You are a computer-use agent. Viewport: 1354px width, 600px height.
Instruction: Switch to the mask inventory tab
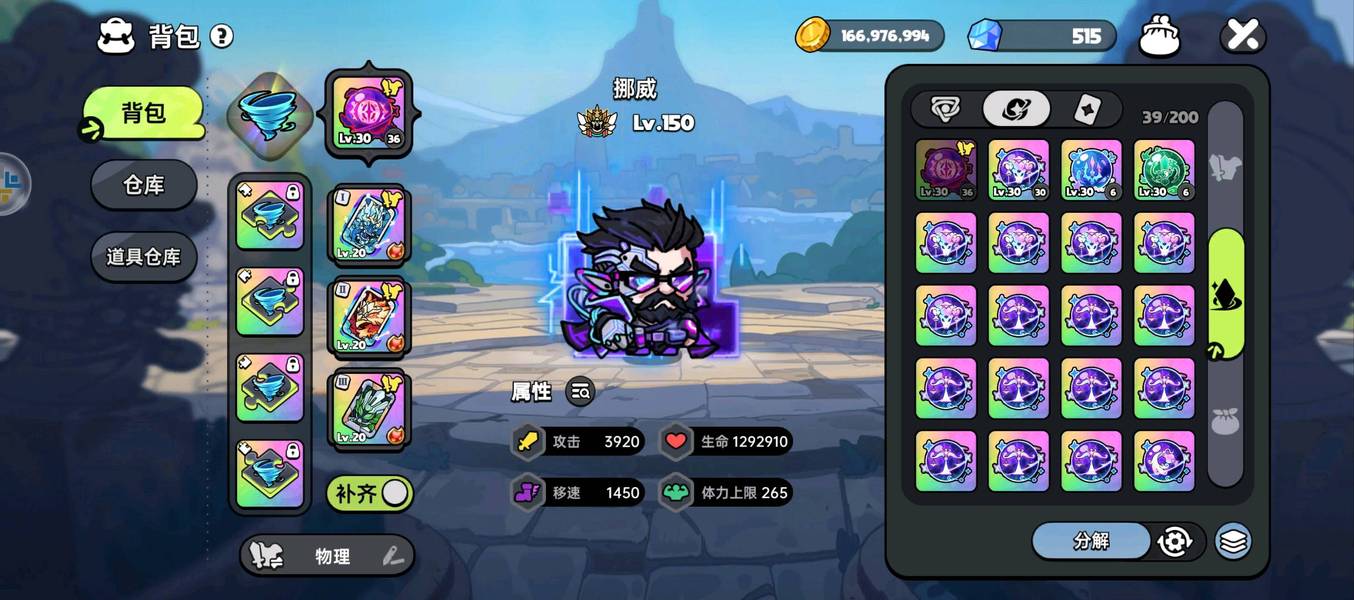[945, 108]
